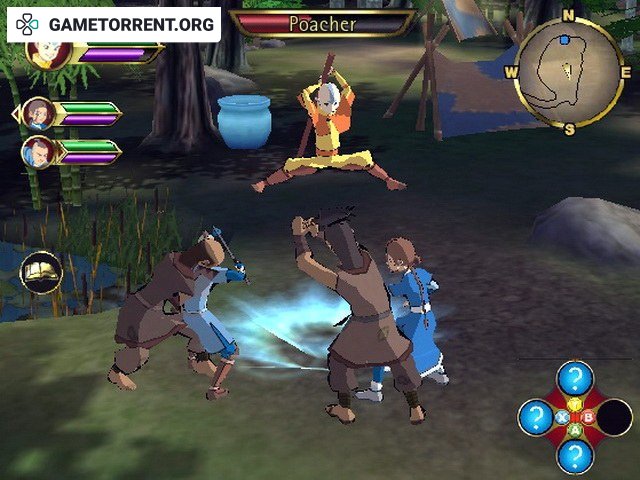Viewport: 640px width, 480px height.
Task: Open the journal book icon
Action: tap(42, 273)
